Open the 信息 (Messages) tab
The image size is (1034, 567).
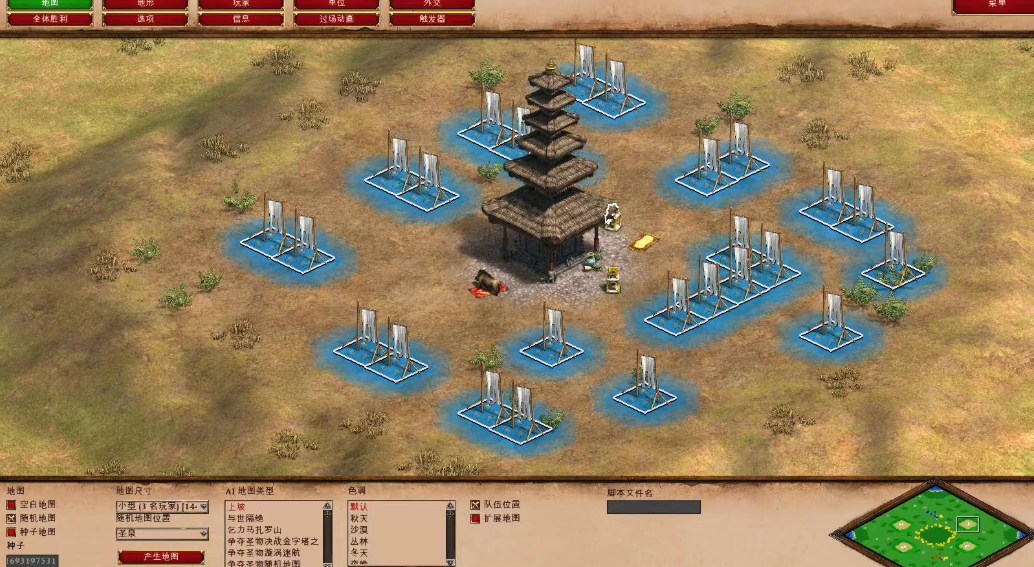click(240, 19)
